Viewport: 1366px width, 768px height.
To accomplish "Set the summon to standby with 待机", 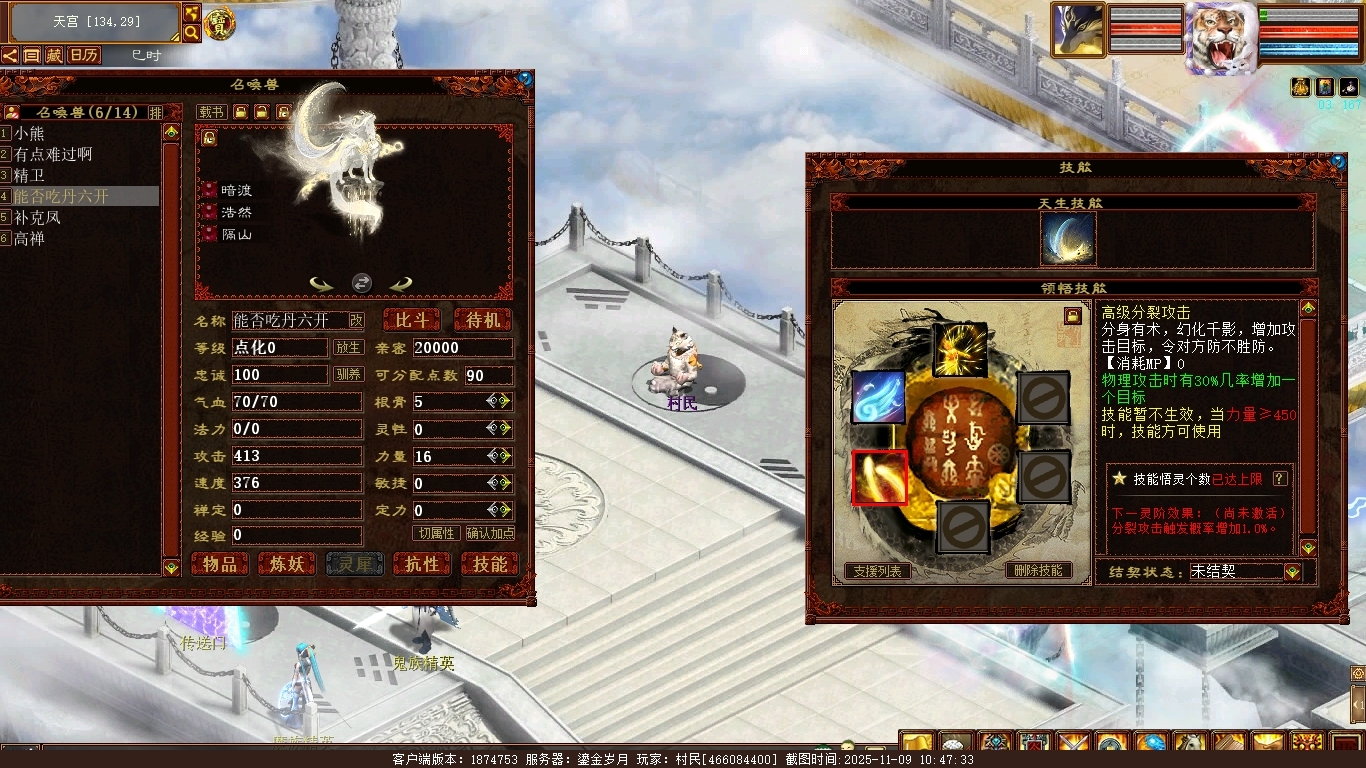I will (x=482, y=320).
